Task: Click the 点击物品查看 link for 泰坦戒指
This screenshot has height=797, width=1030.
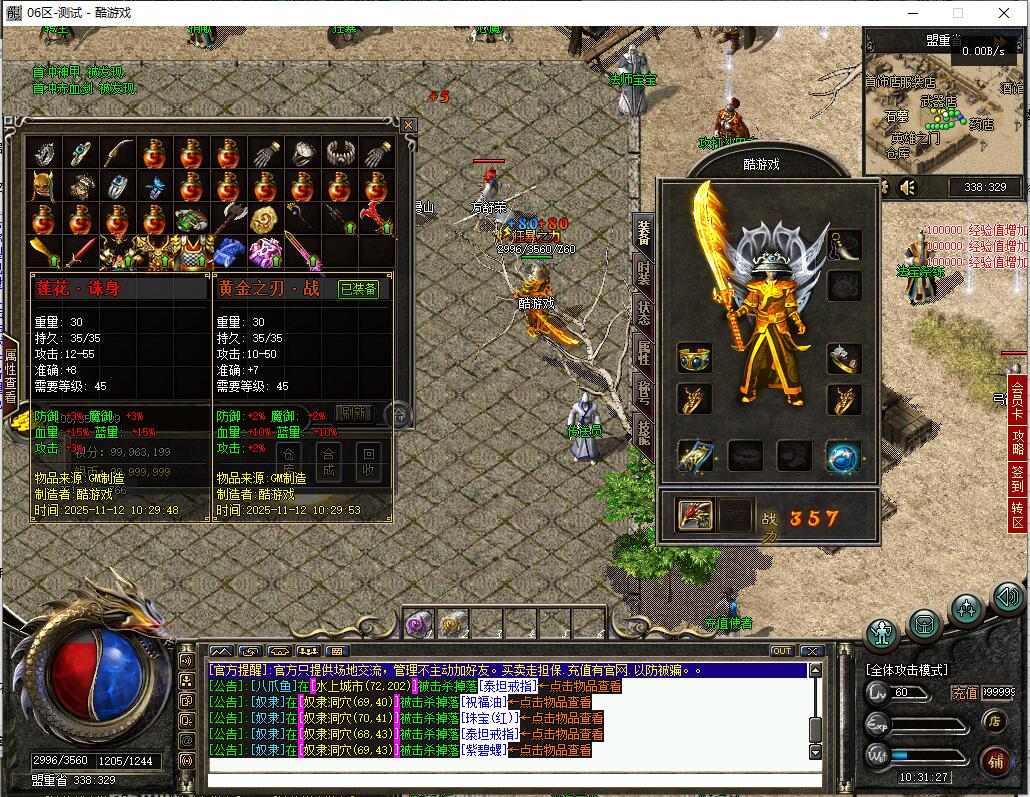Action: pos(580,687)
